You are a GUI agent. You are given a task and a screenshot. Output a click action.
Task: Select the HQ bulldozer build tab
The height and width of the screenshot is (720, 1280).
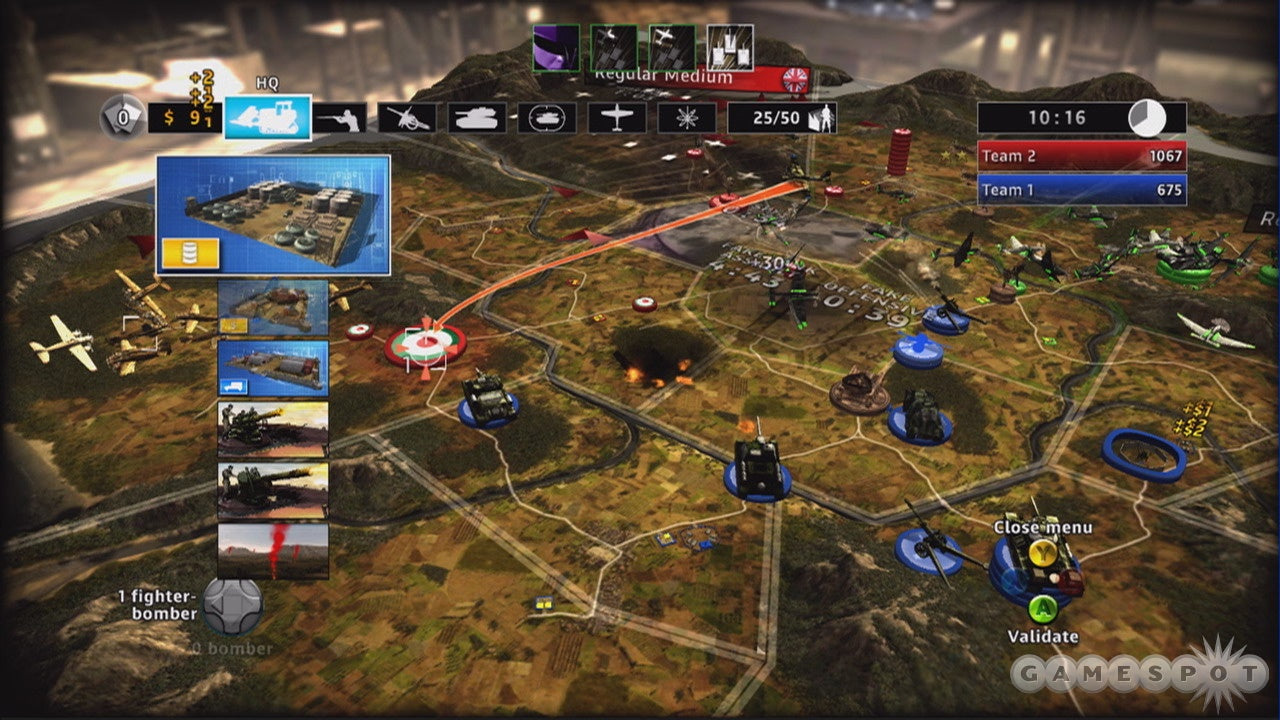[x=267, y=117]
